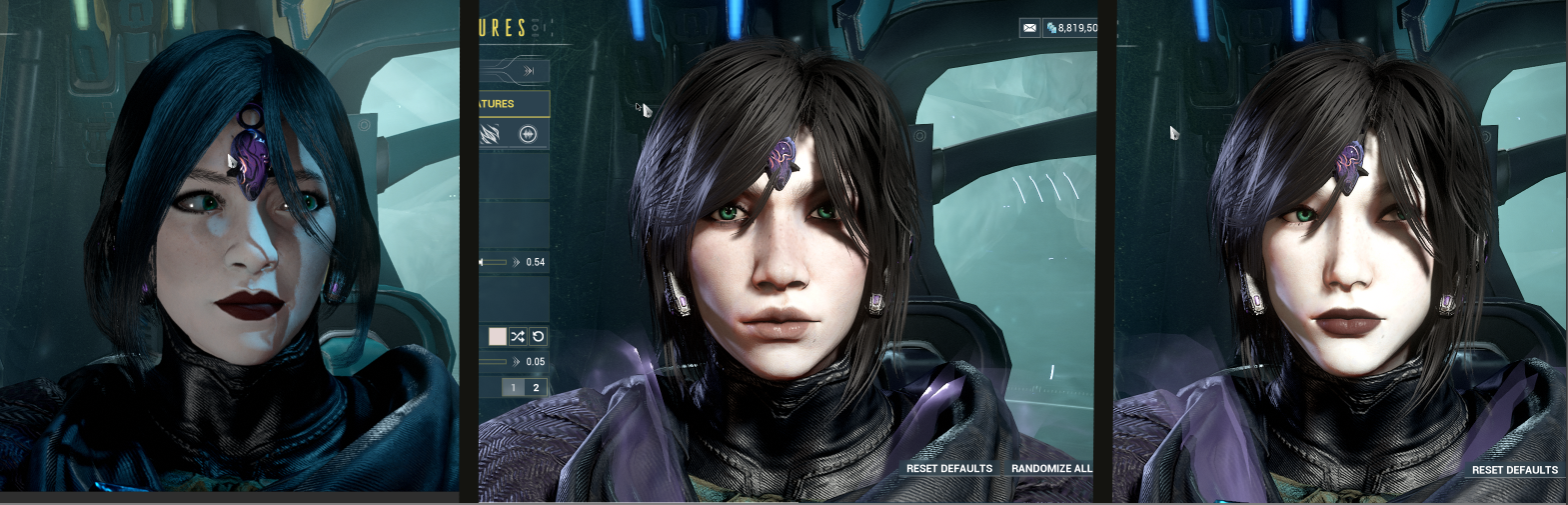This screenshot has width=1568, height=505.
Task: Switch to page 2
Action: point(536,387)
